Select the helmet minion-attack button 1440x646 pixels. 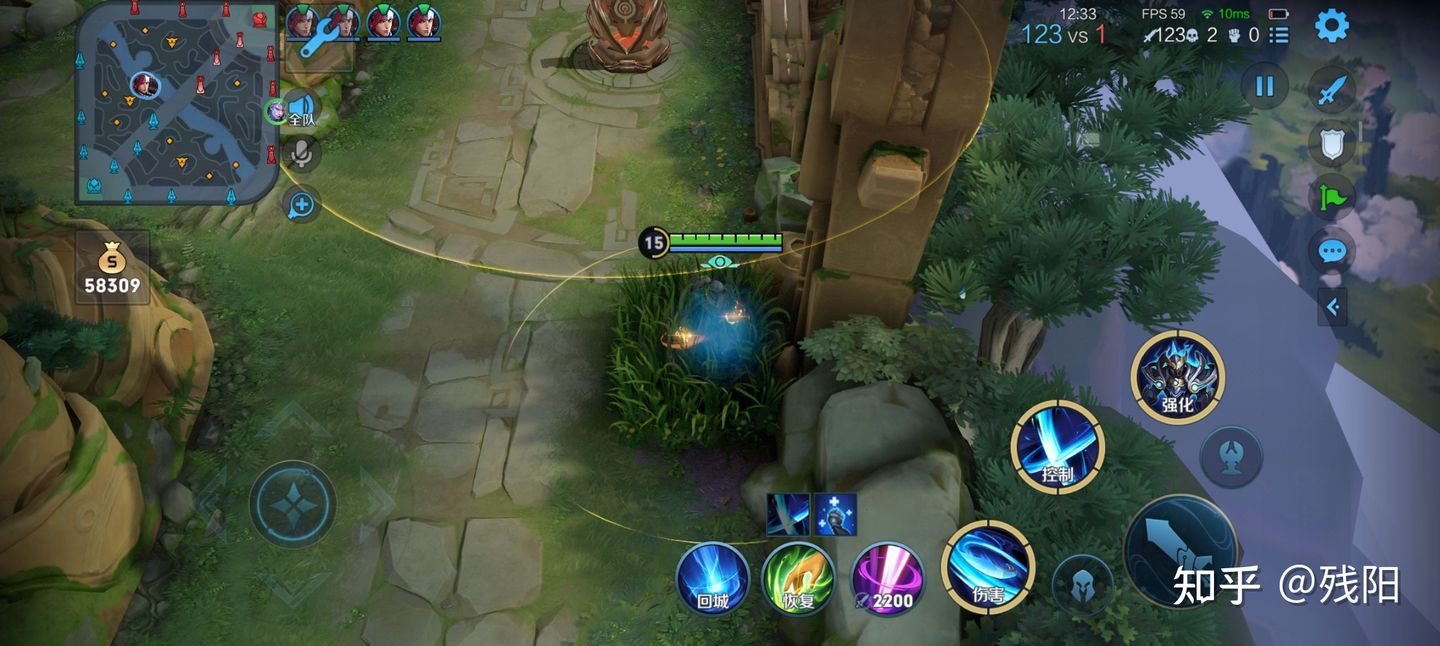(x=1082, y=584)
